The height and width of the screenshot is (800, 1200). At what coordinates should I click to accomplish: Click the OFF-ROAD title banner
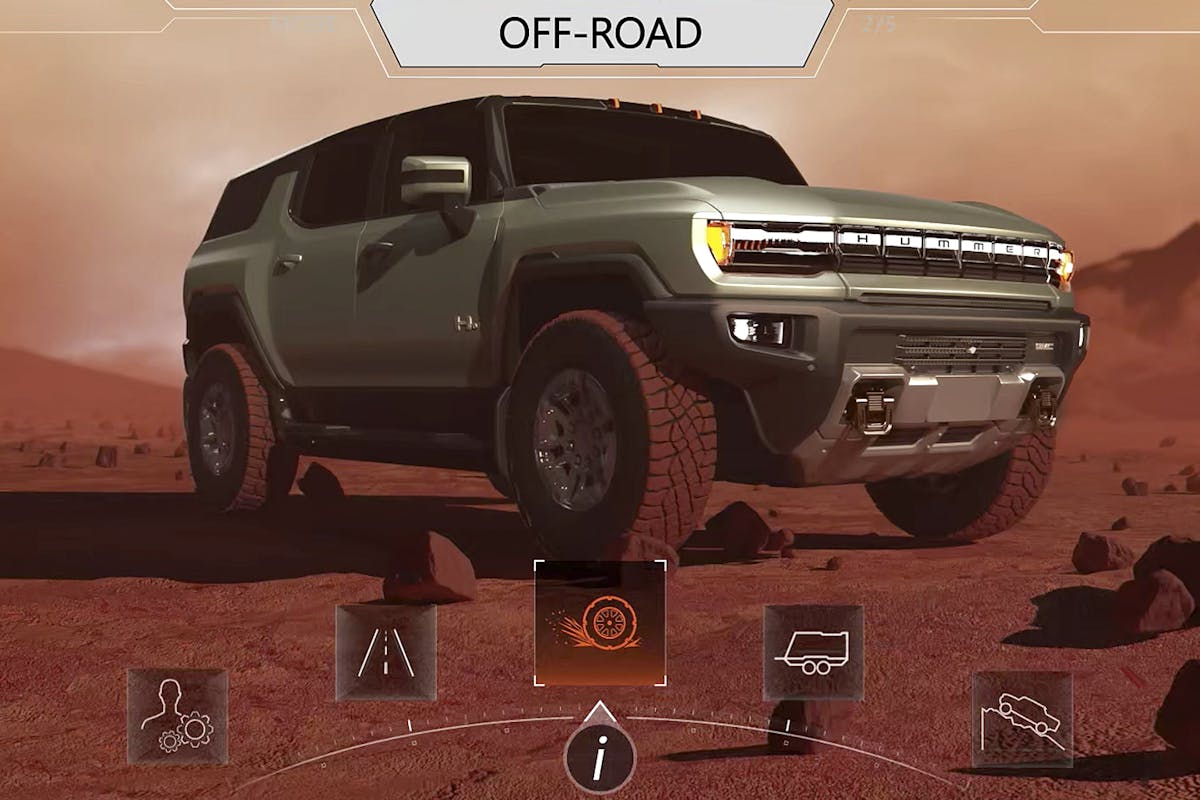(600, 33)
